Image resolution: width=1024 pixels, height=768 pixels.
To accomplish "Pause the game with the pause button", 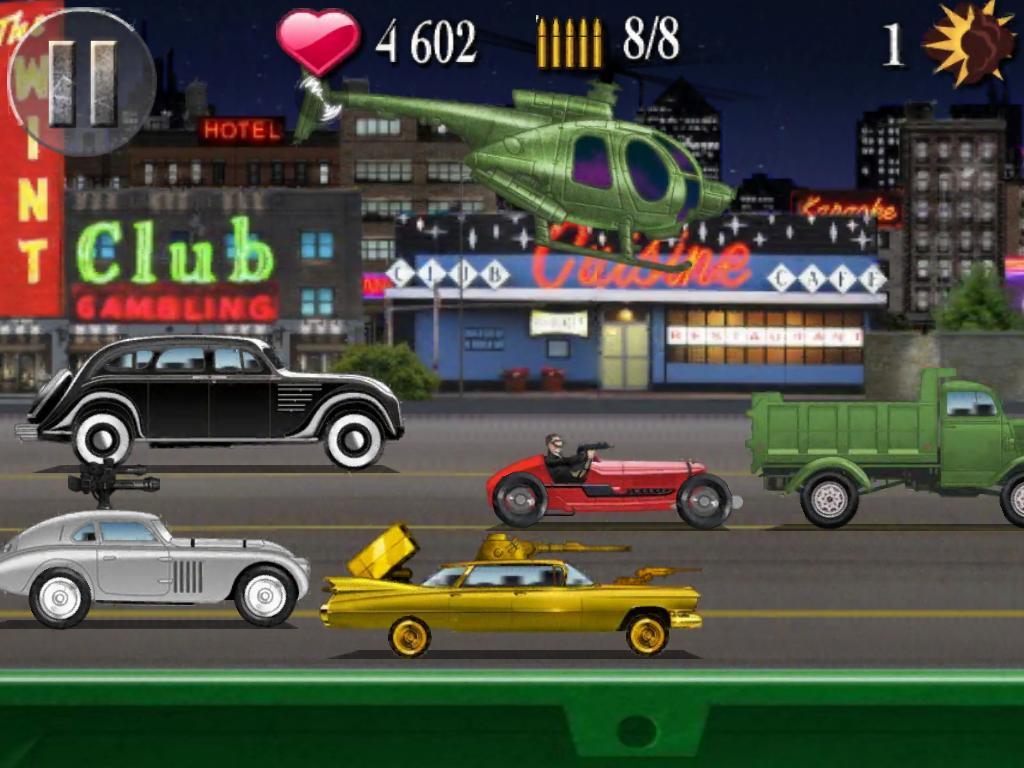I will click(82, 82).
